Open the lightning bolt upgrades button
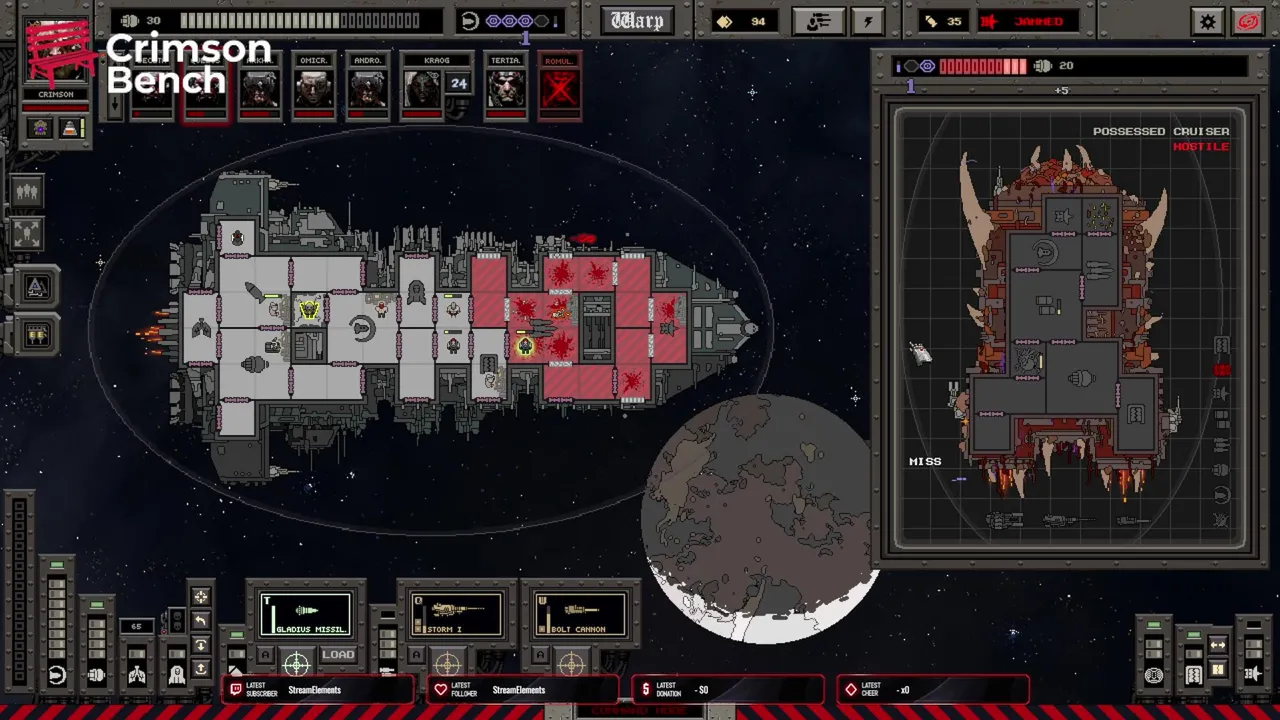The height and width of the screenshot is (720, 1280). click(867, 21)
